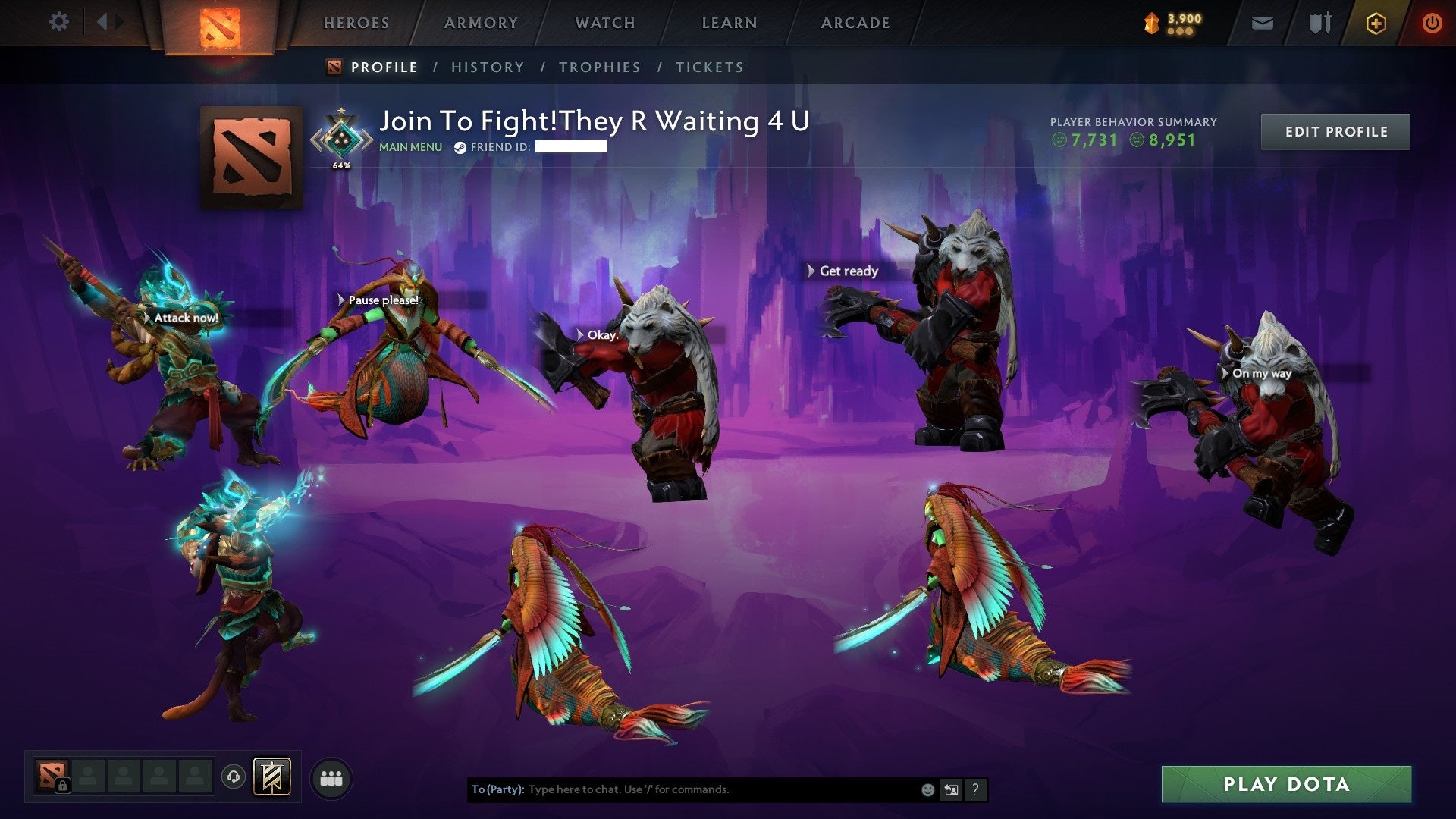
Task: Open the friends list icon
Action: tap(331, 778)
